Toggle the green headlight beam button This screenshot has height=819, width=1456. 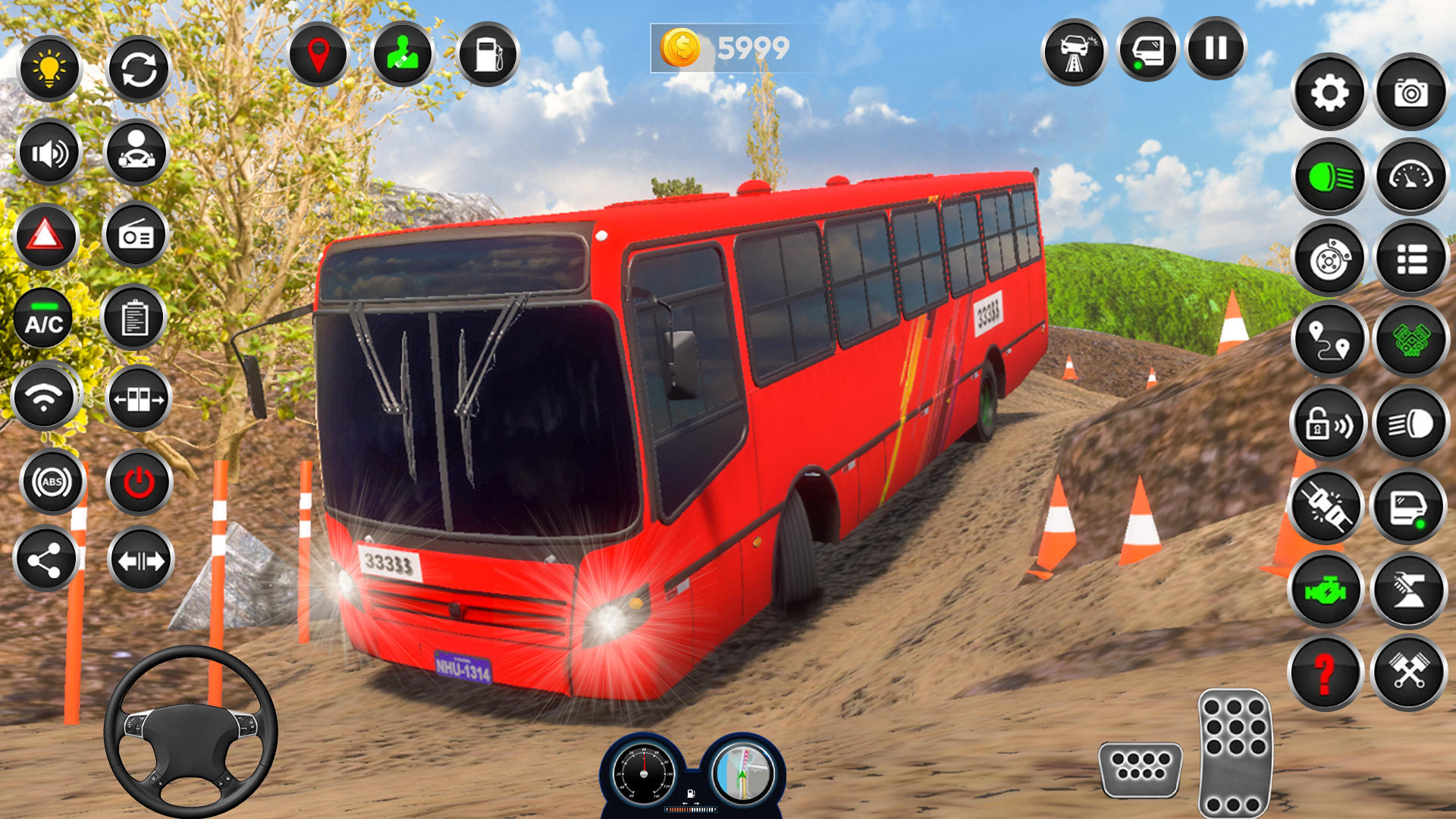point(1329,177)
